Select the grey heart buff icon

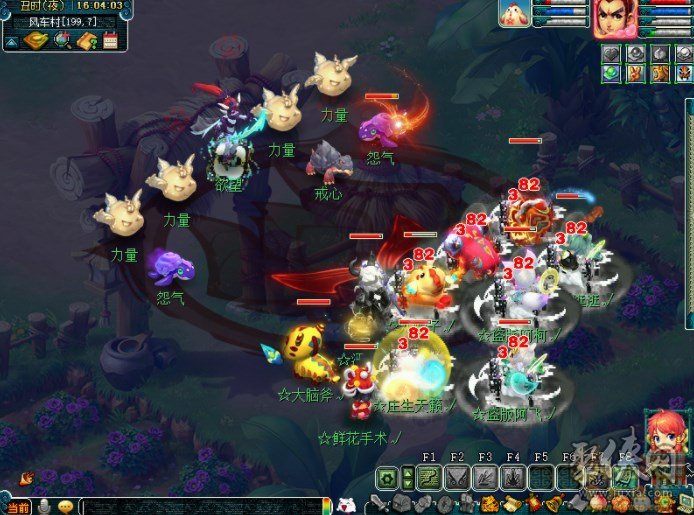[612, 53]
